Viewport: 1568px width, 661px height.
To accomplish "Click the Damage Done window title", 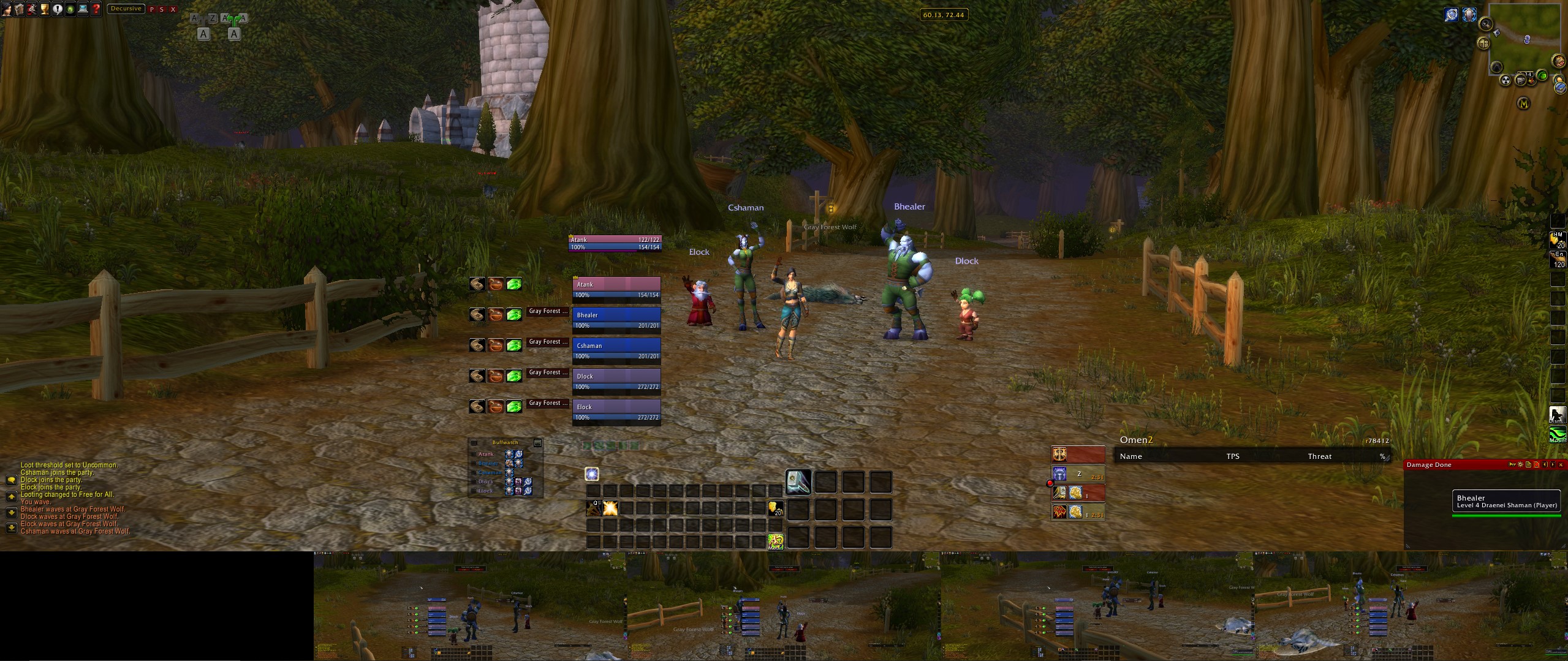I will point(1429,465).
